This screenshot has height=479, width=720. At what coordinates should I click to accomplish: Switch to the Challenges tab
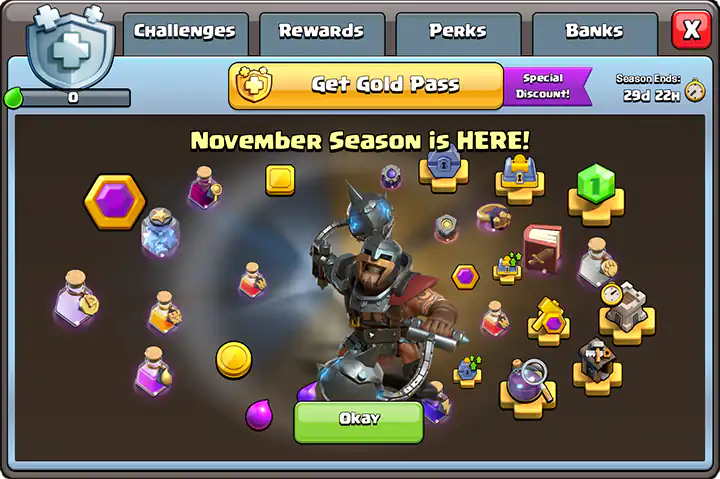click(x=185, y=32)
